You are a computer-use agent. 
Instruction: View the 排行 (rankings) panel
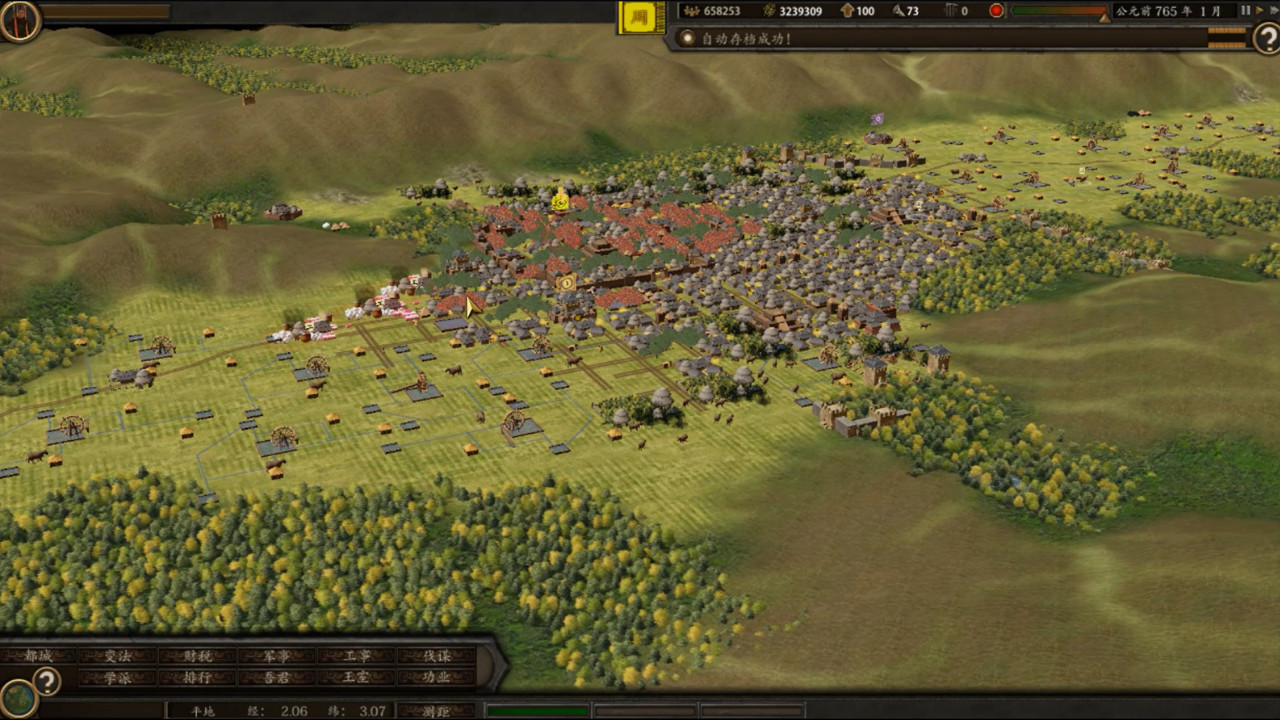tap(198, 677)
